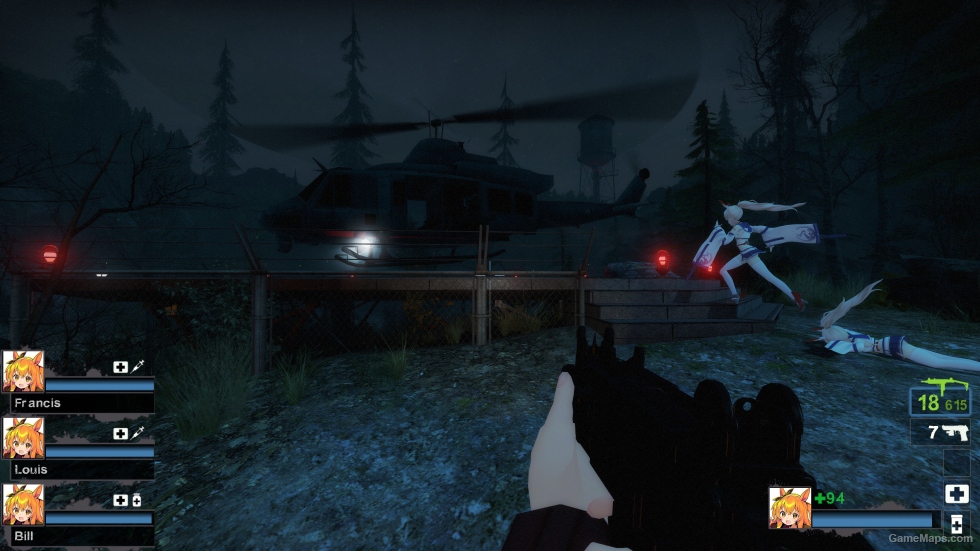
Task: Select Francis's adrenaline syringe icon
Action: [x=136, y=367]
